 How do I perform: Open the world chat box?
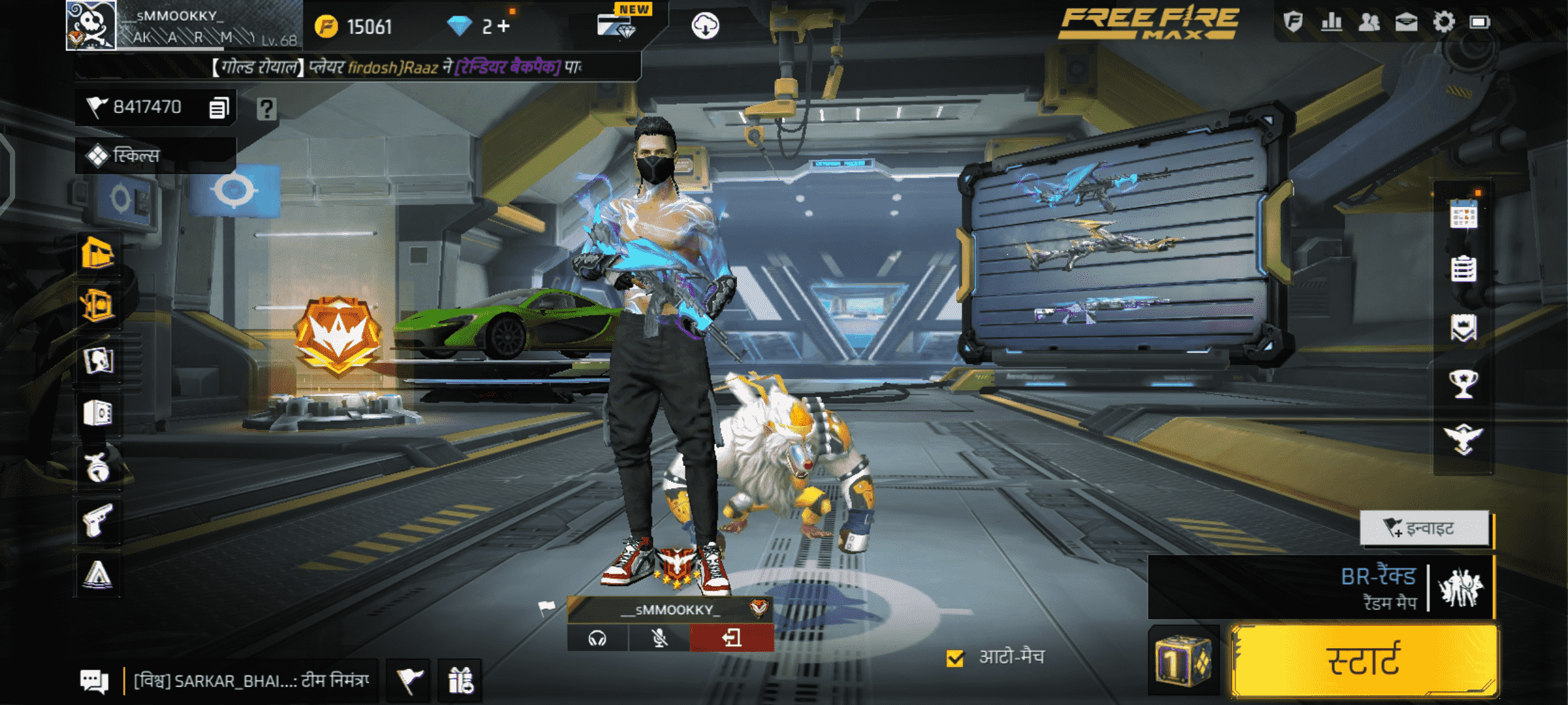click(x=251, y=681)
